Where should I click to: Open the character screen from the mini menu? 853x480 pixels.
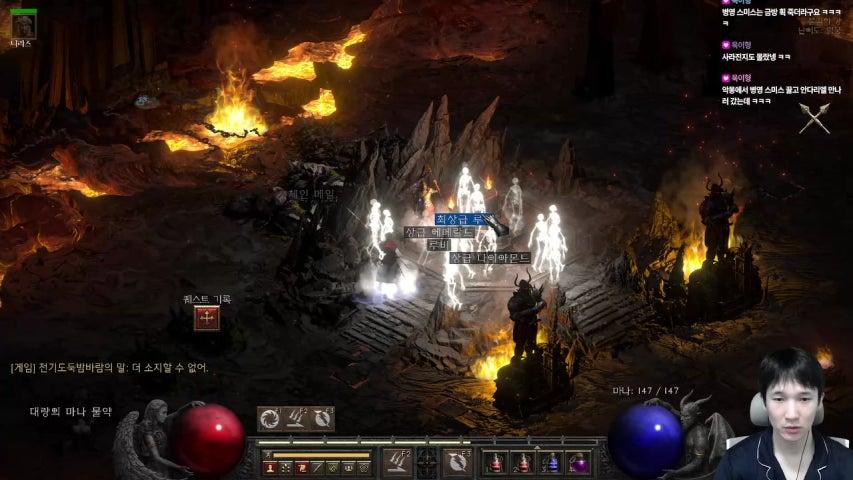[270, 467]
